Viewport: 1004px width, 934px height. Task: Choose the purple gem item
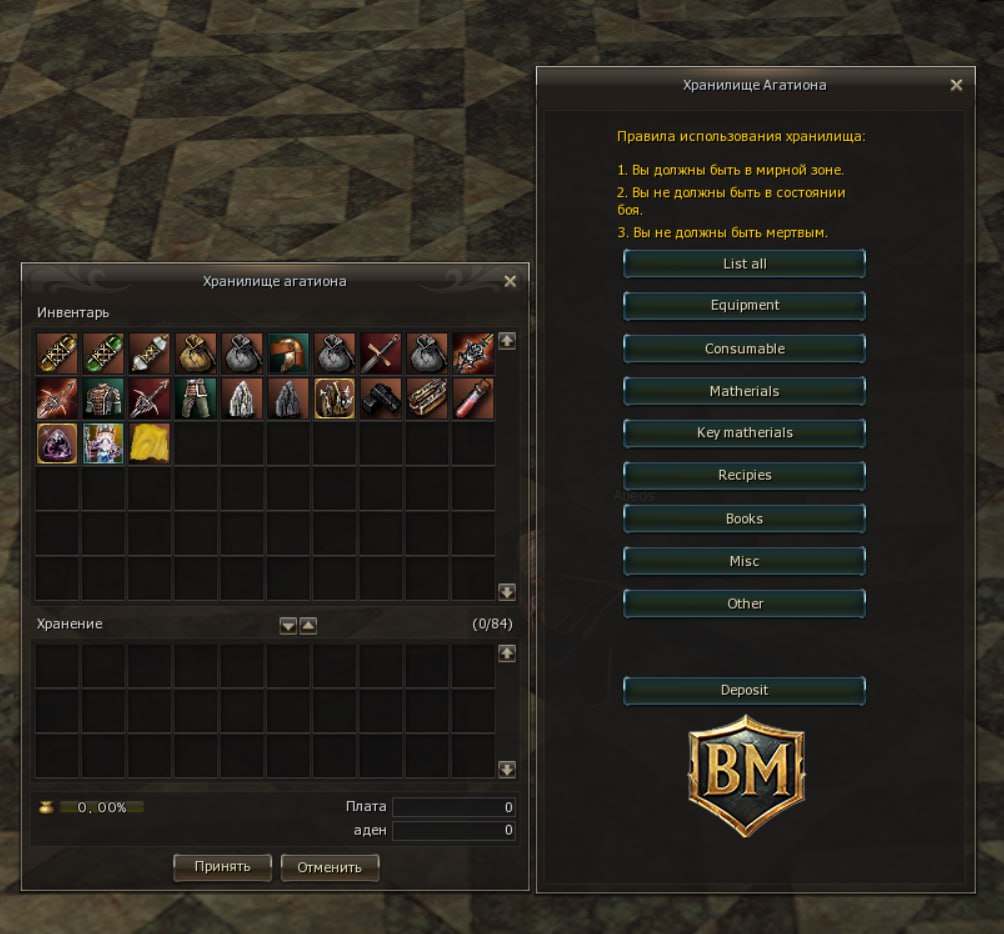point(57,443)
